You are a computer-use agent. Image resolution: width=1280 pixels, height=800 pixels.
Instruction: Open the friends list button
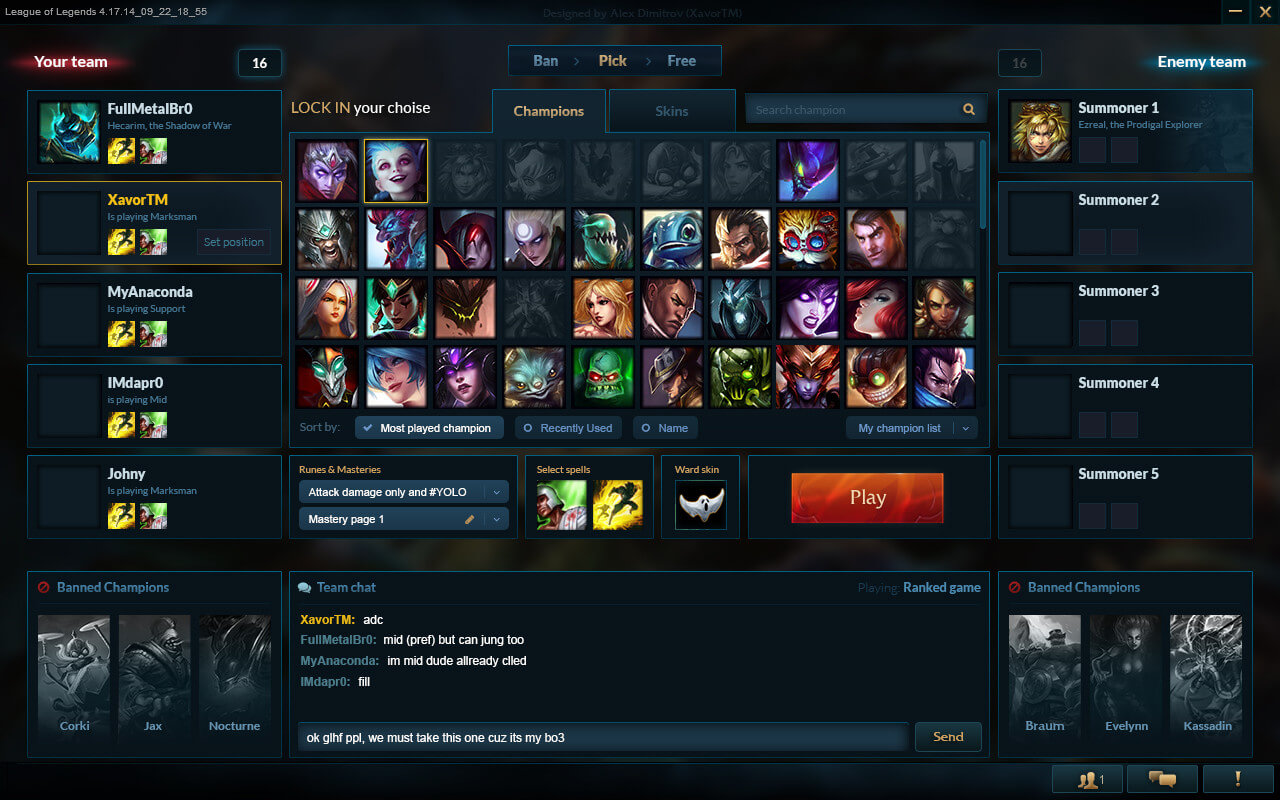click(x=1089, y=779)
